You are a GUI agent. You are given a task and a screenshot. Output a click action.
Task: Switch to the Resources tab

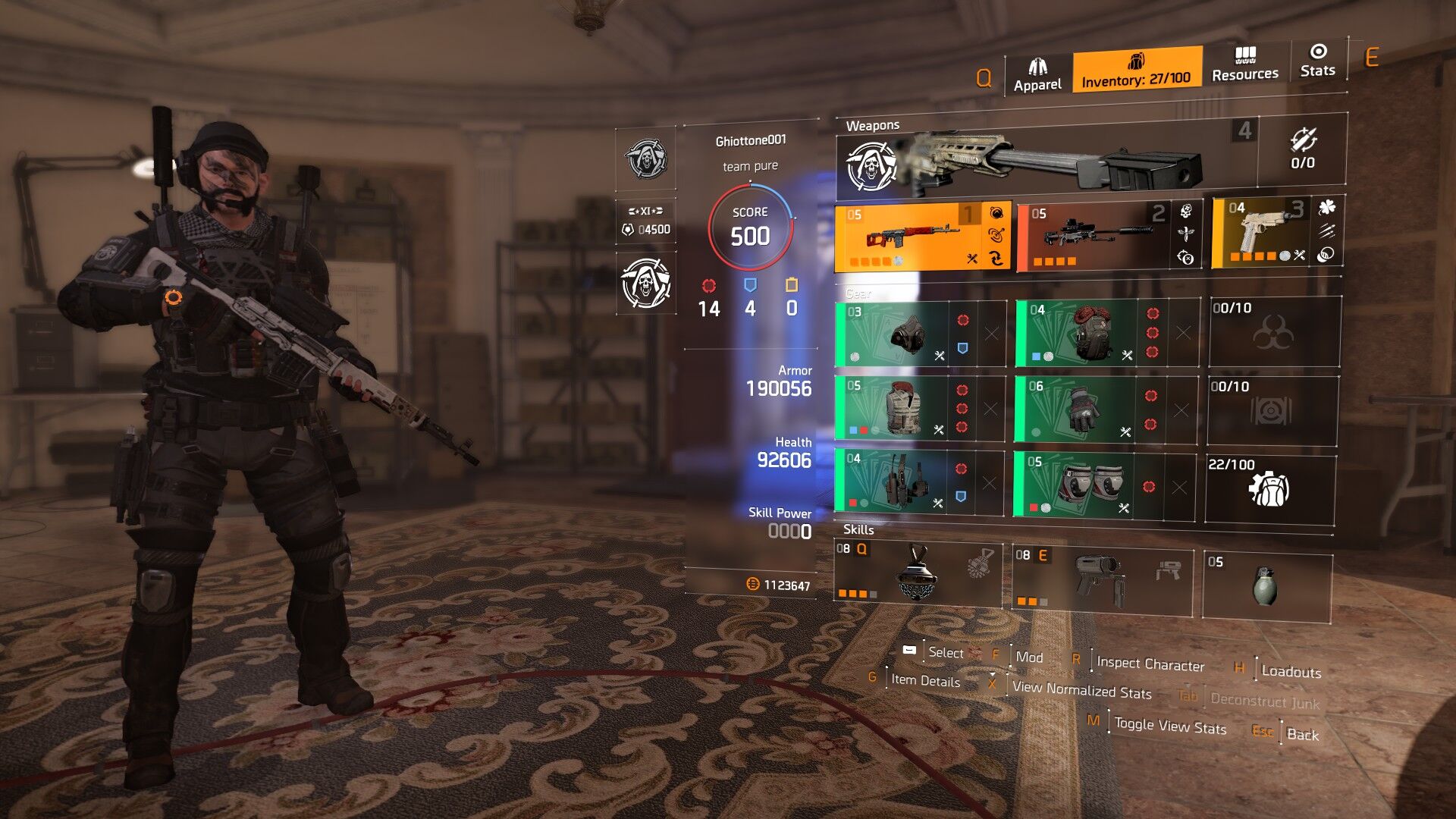(x=1244, y=64)
